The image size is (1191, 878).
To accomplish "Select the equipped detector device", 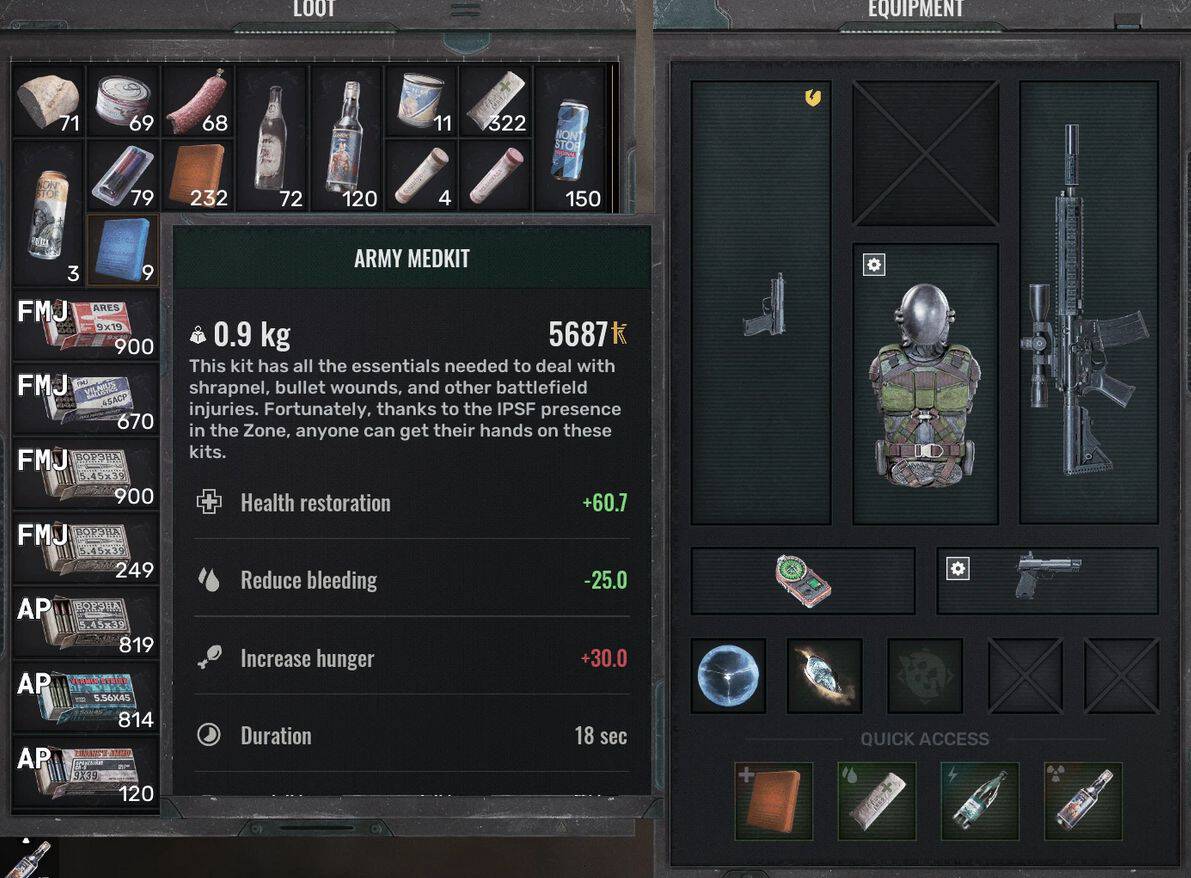I will pyautogui.click(x=803, y=581).
